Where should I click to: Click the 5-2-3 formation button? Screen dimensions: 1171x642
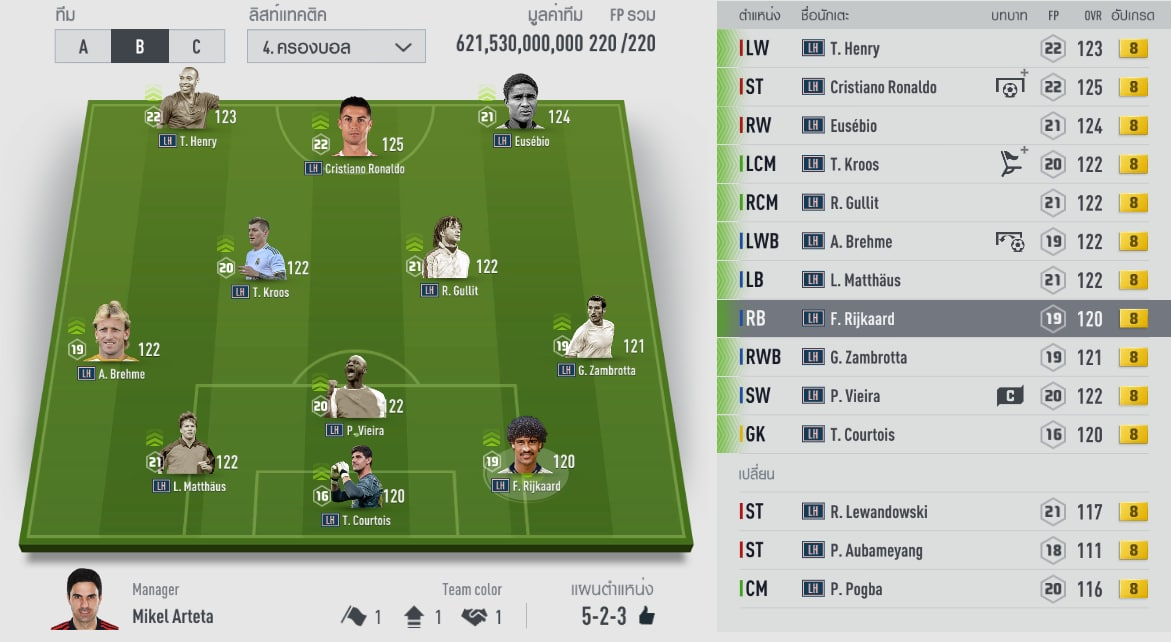tap(606, 616)
